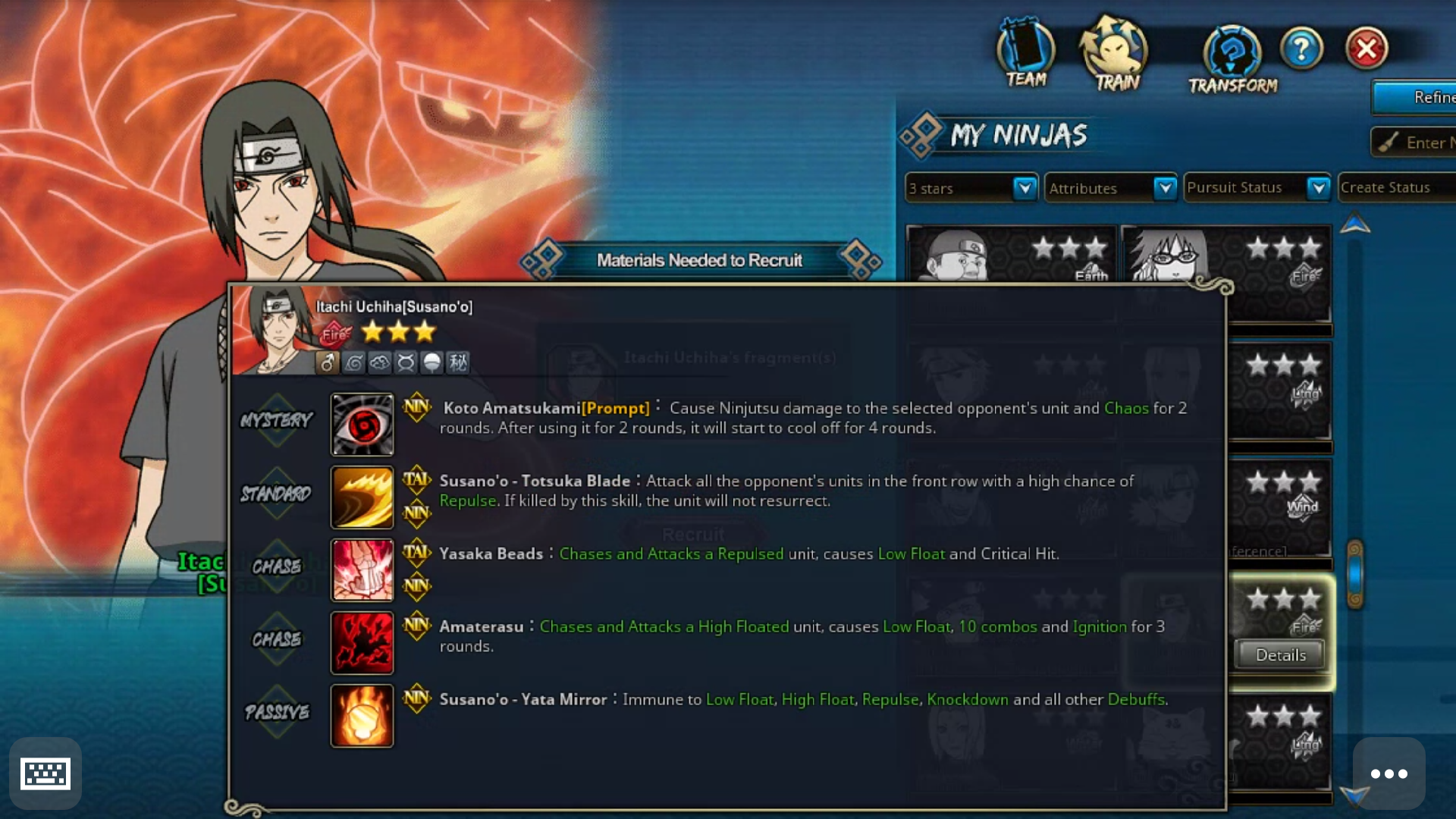Click the blue question mark help button

(1301, 49)
